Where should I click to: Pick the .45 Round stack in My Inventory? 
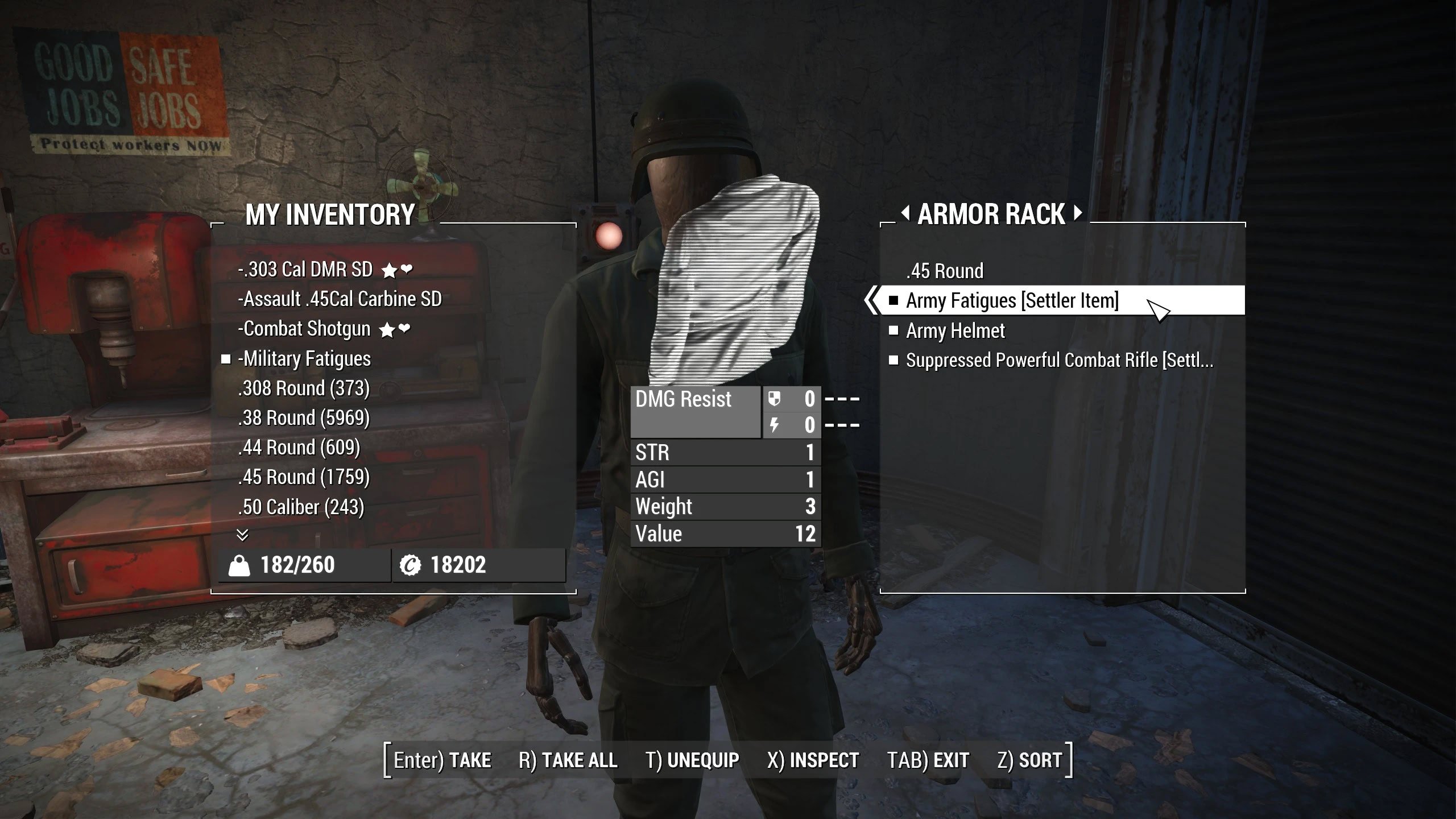304,477
